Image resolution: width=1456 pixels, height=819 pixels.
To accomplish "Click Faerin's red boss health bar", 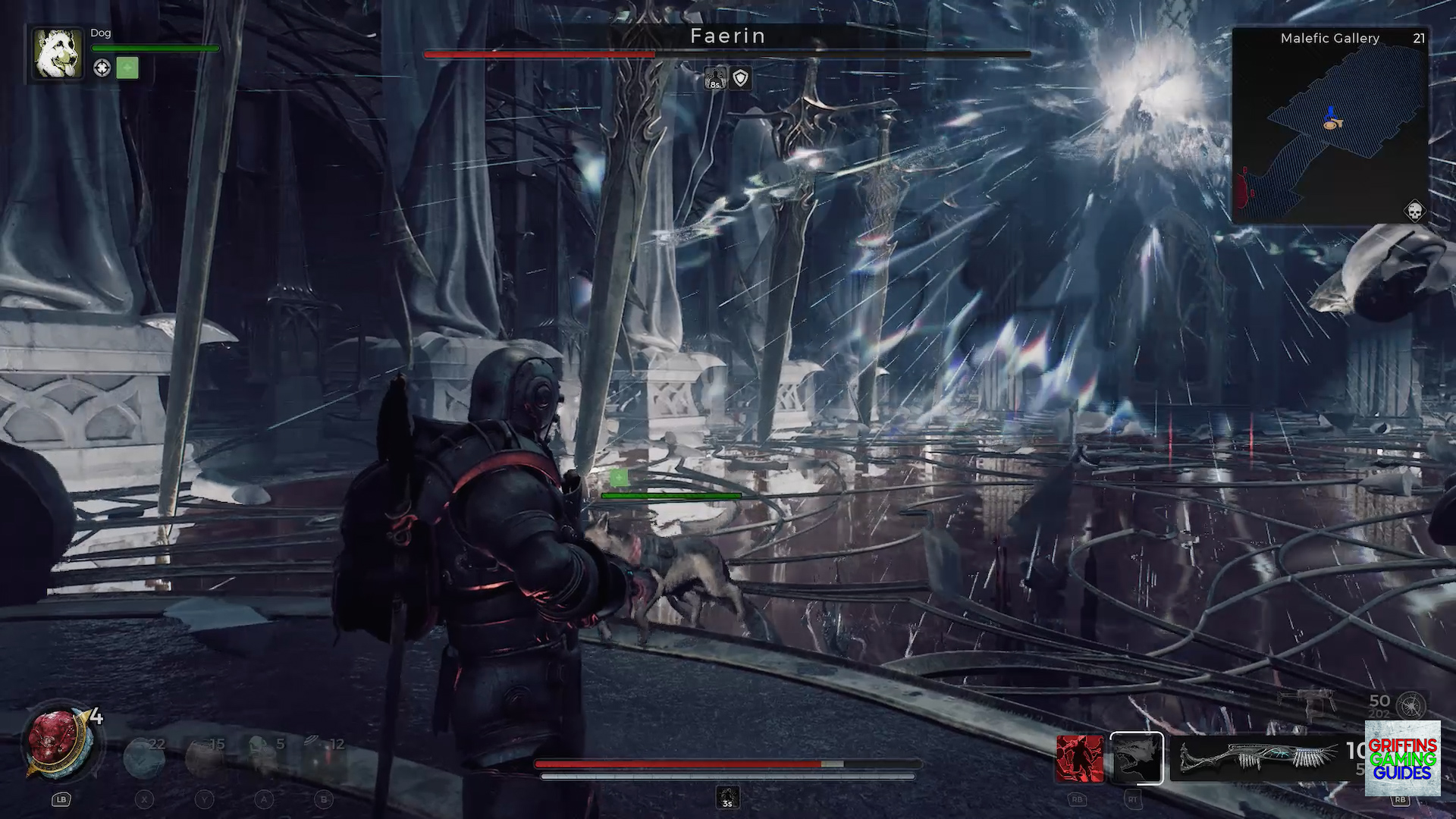I will [x=539, y=54].
